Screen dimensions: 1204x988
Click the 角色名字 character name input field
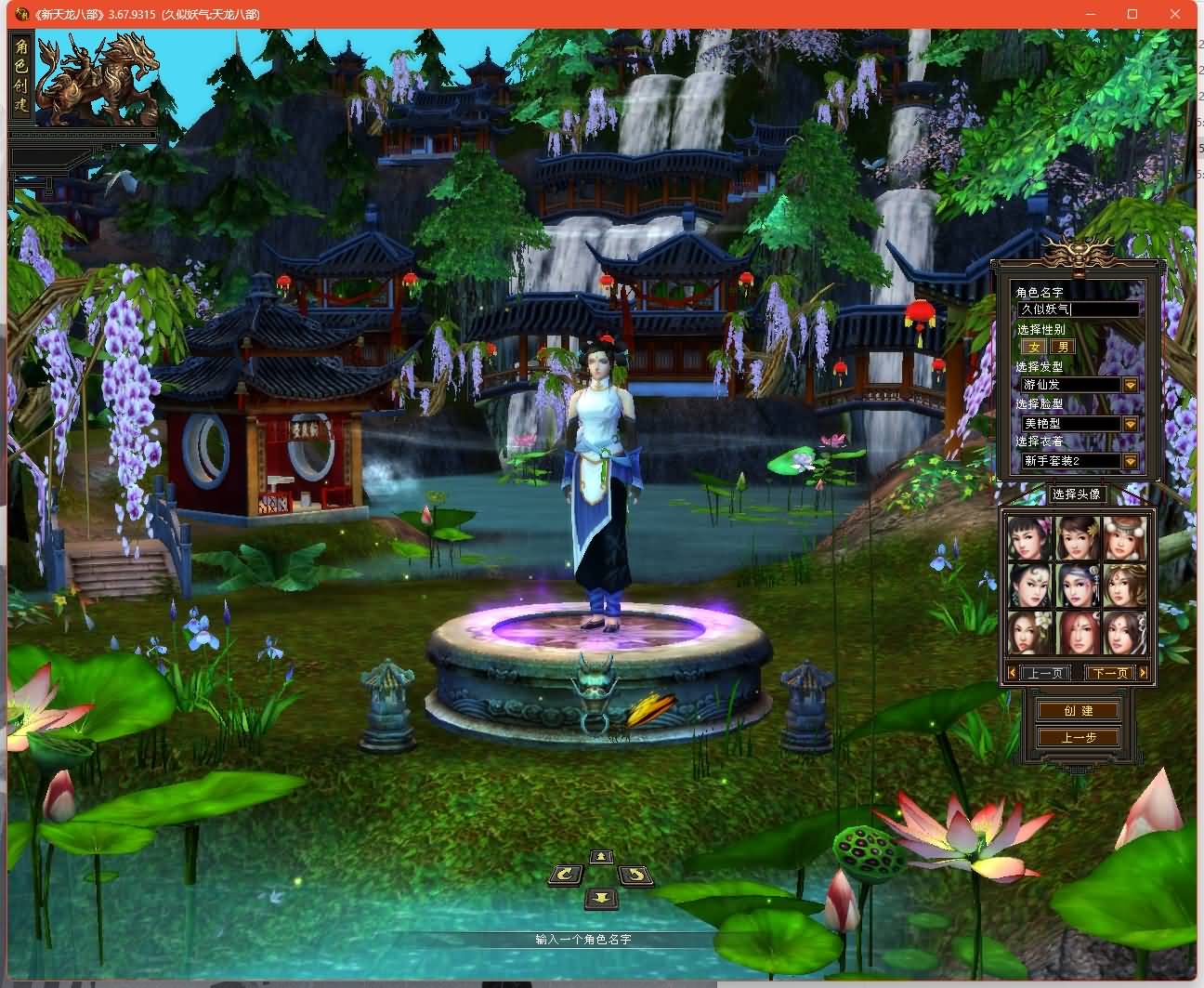click(x=1078, y=310)
